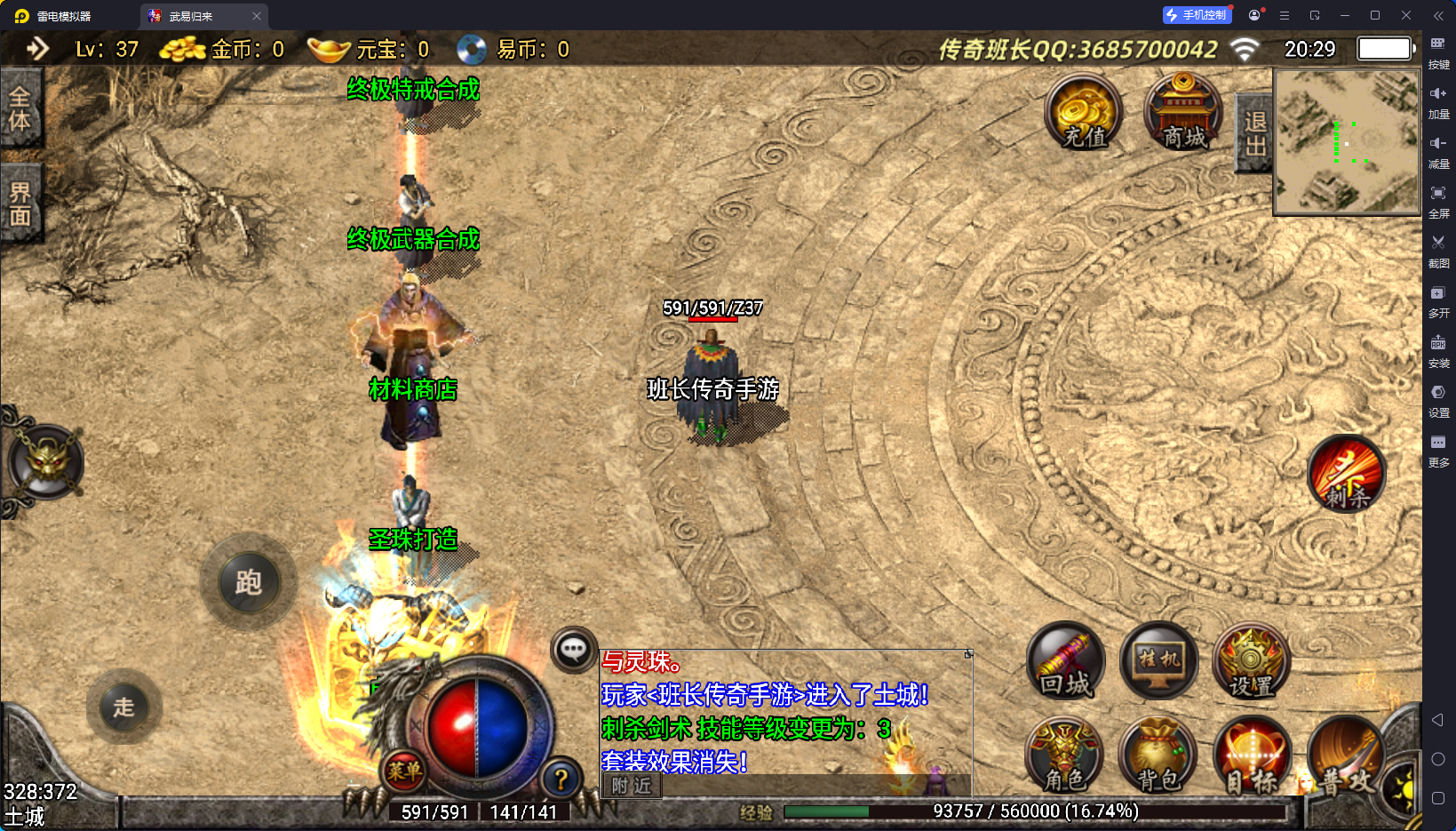
Task: Open the chat speech bubble button
Action: [573, 650]
